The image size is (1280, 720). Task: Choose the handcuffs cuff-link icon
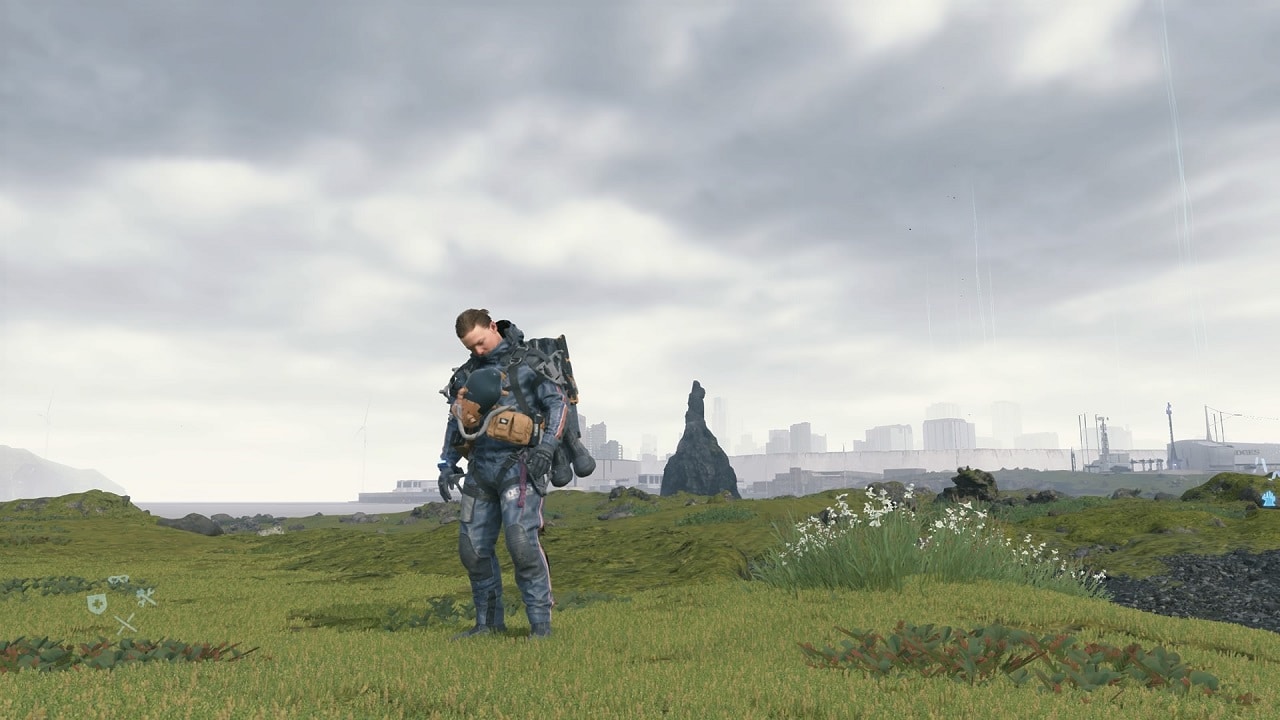click(x=119, y=580)
